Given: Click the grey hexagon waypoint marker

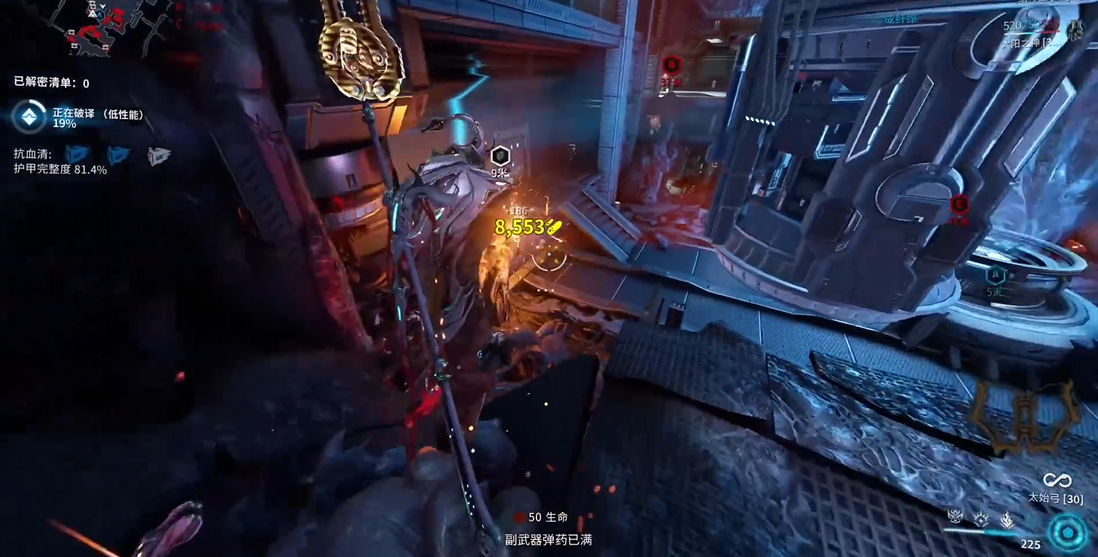Looking at the screenshot, I should tap(499, 155).
